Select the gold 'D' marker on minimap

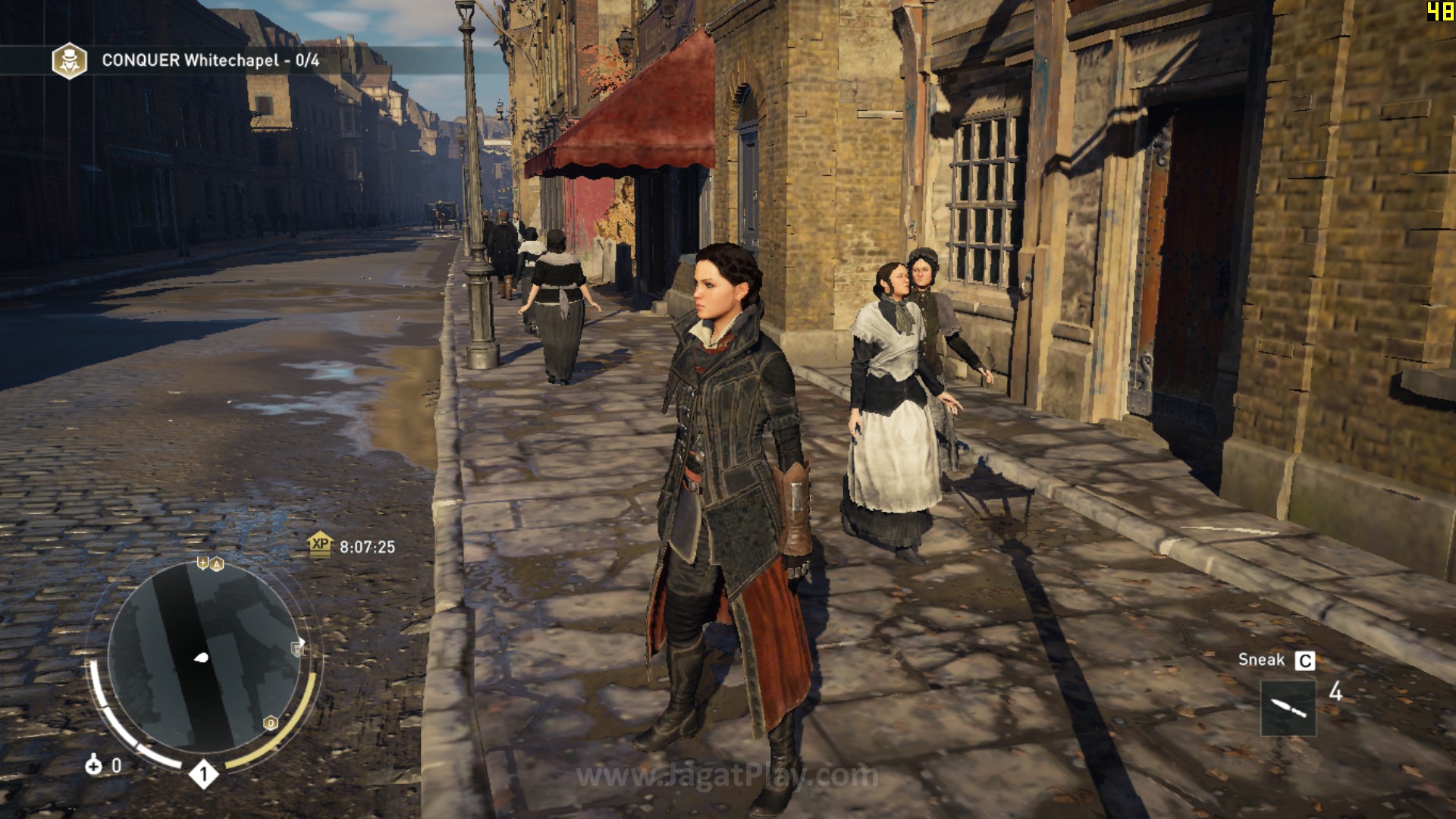click(271, 723)
